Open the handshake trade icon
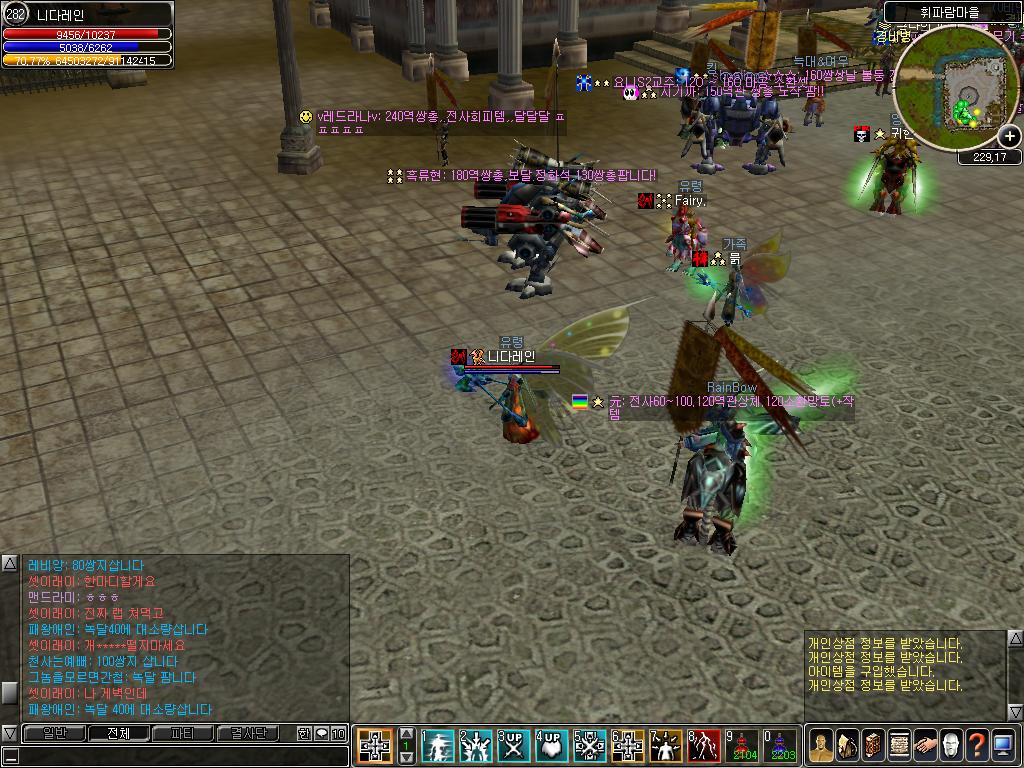 coord(925,745)
